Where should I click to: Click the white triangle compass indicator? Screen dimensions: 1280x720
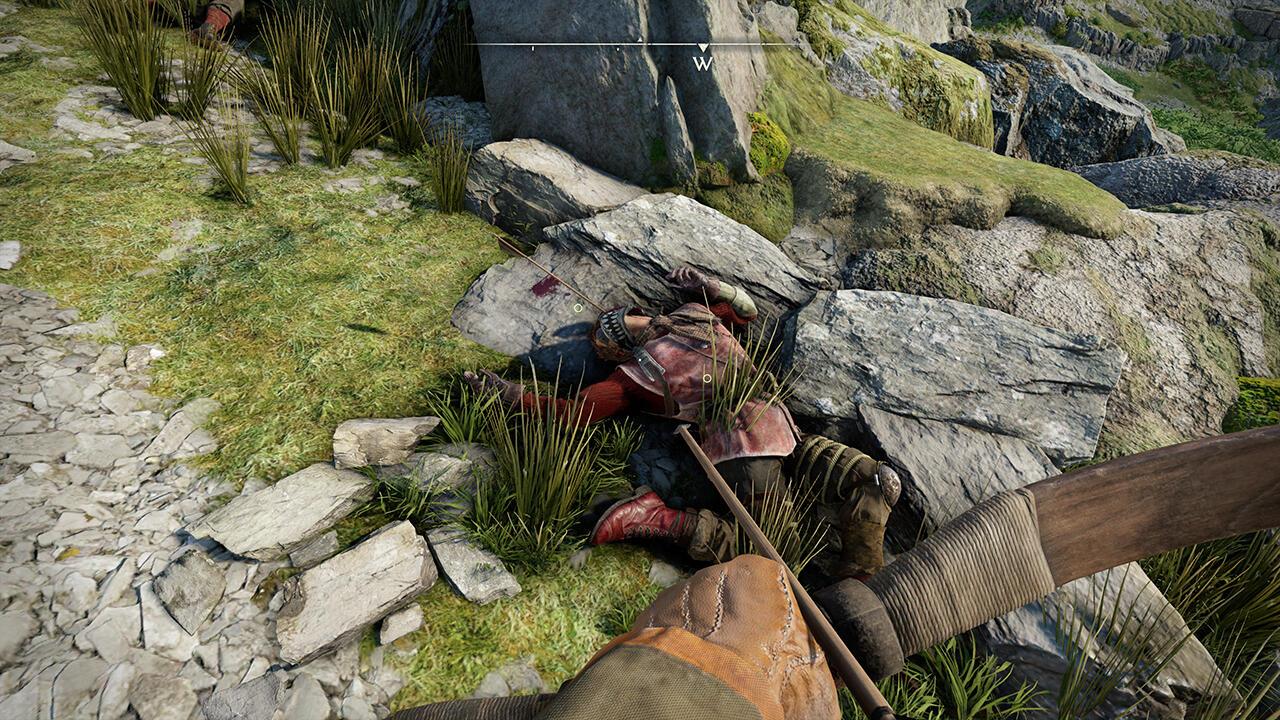(x=703, y=46)
